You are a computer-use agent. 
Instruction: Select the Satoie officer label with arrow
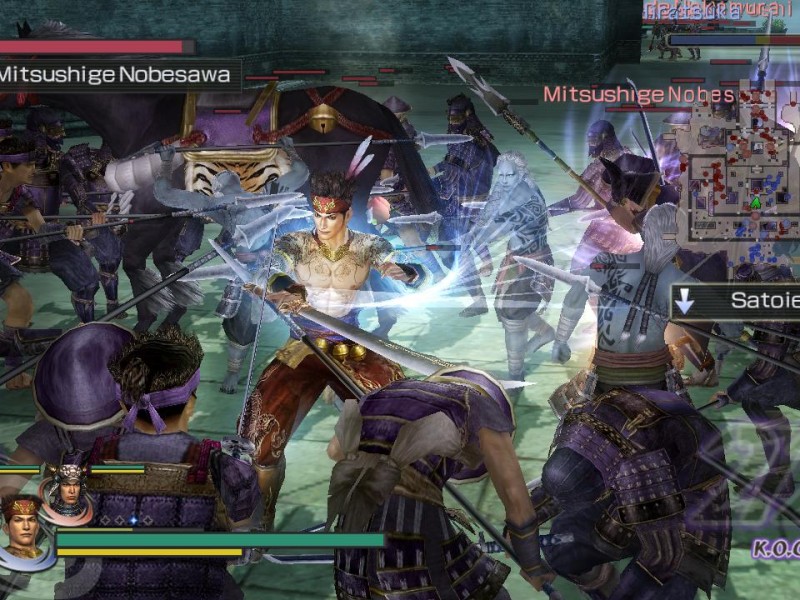pos(736,301)
